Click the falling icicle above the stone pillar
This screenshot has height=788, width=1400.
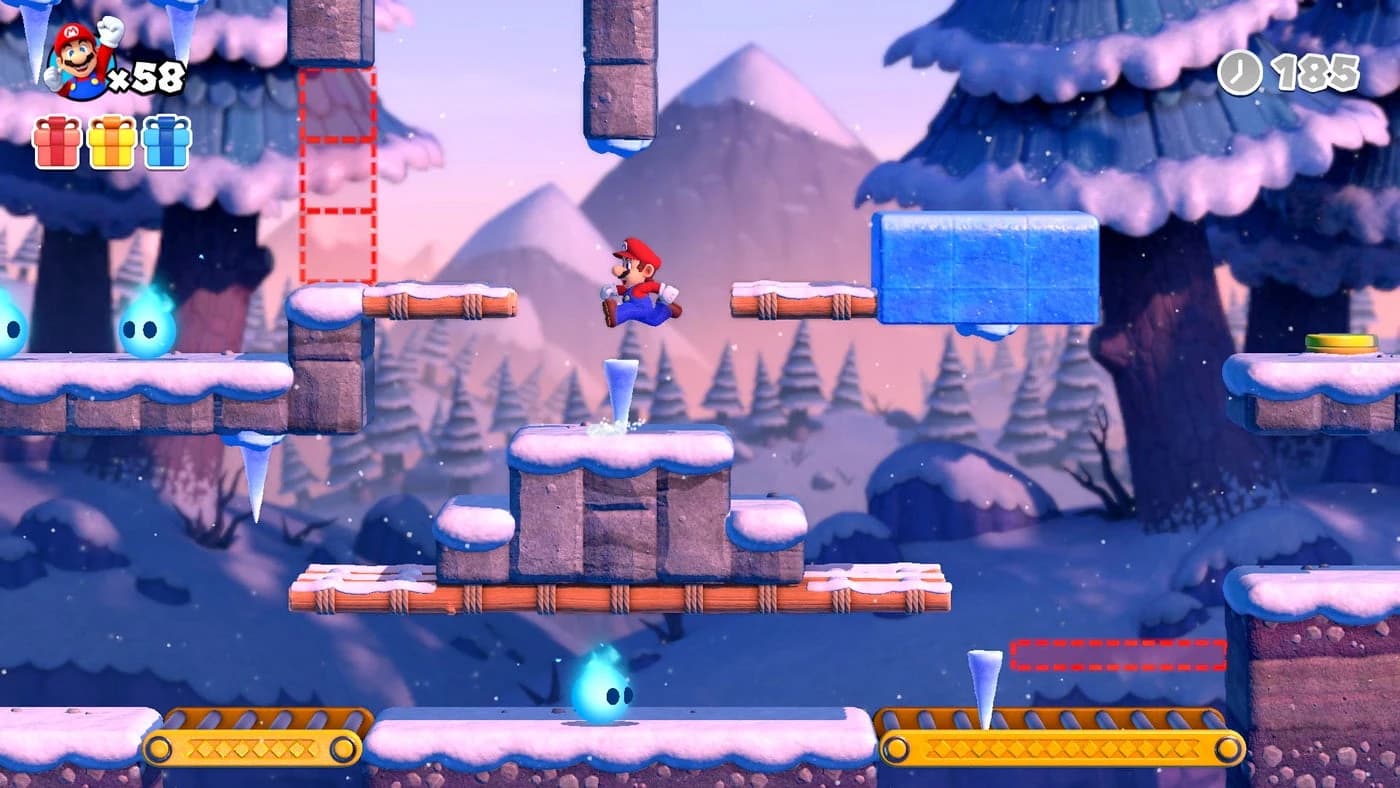[x=620, y=390]
